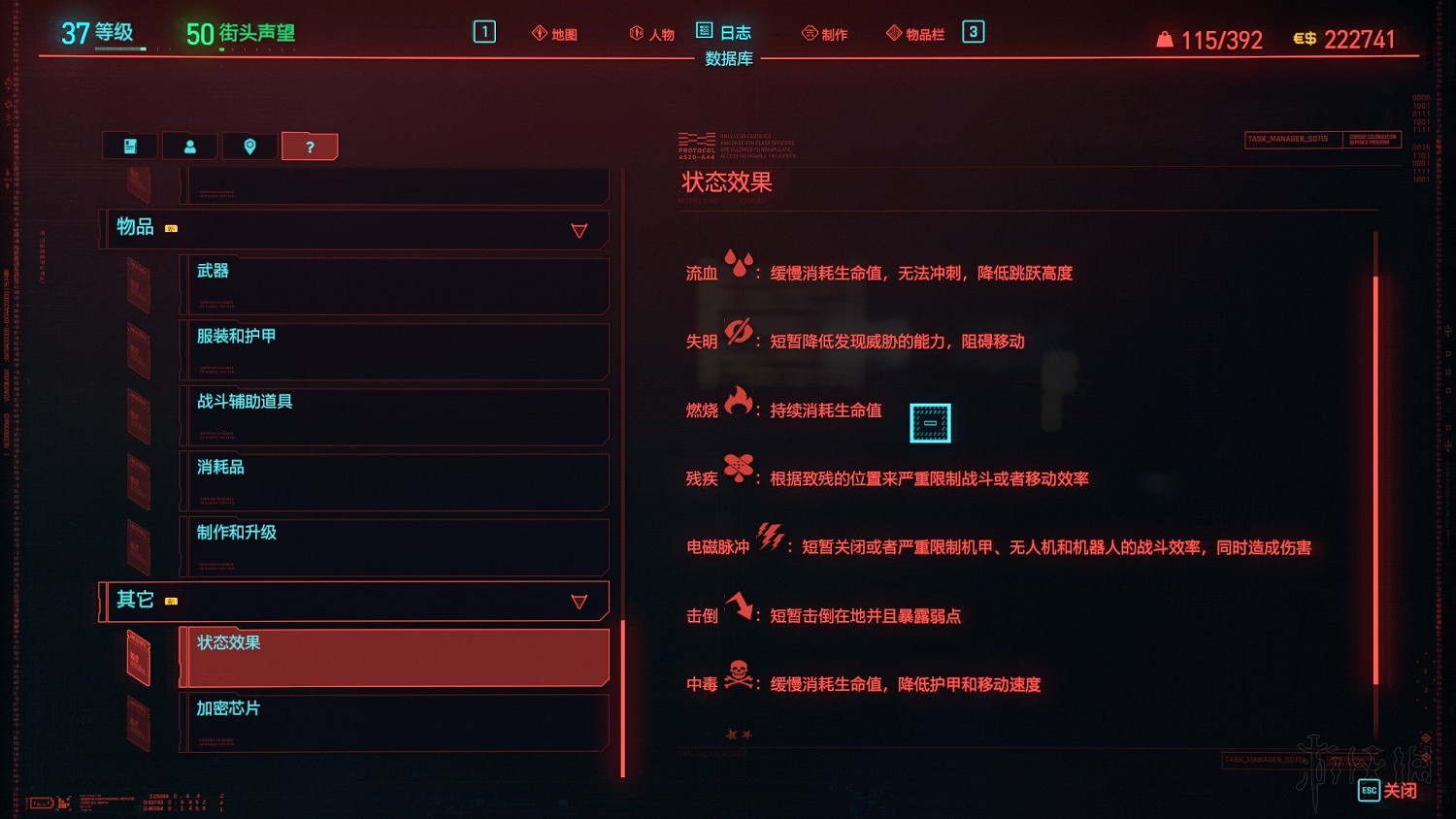
Task: Open the 地图 map icon in top bar
Action: (x=554, y=32)
